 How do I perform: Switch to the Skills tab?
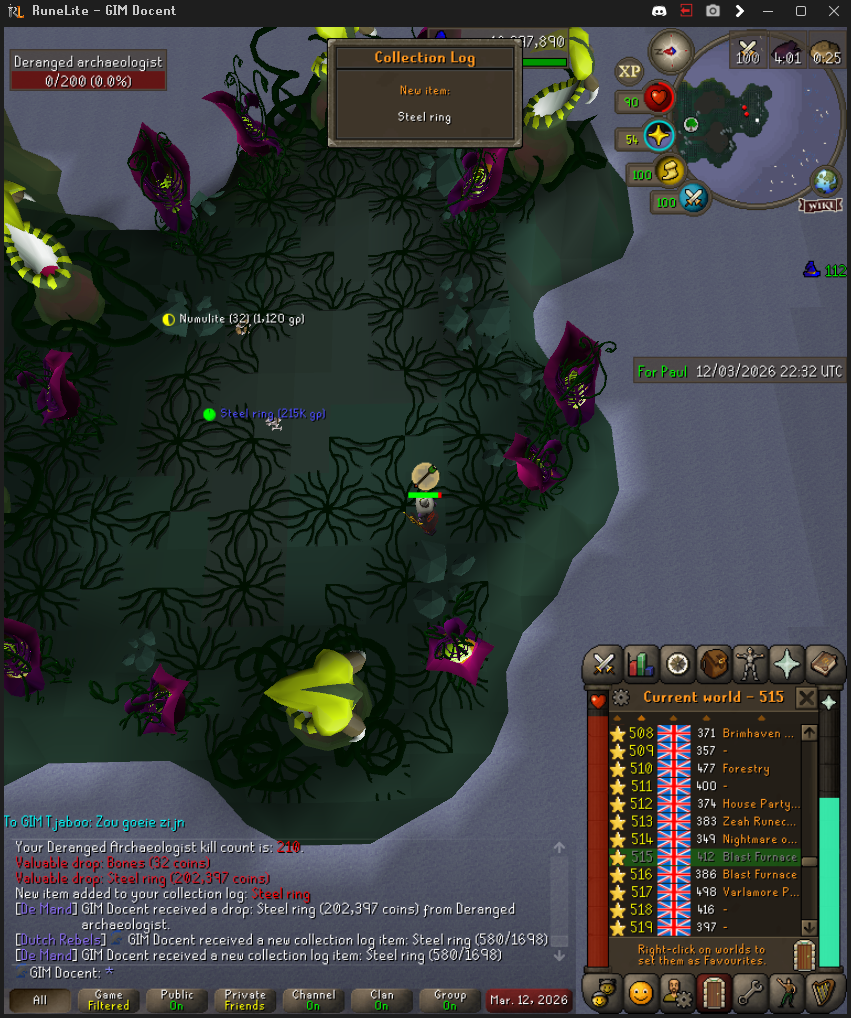click(641, 663)
